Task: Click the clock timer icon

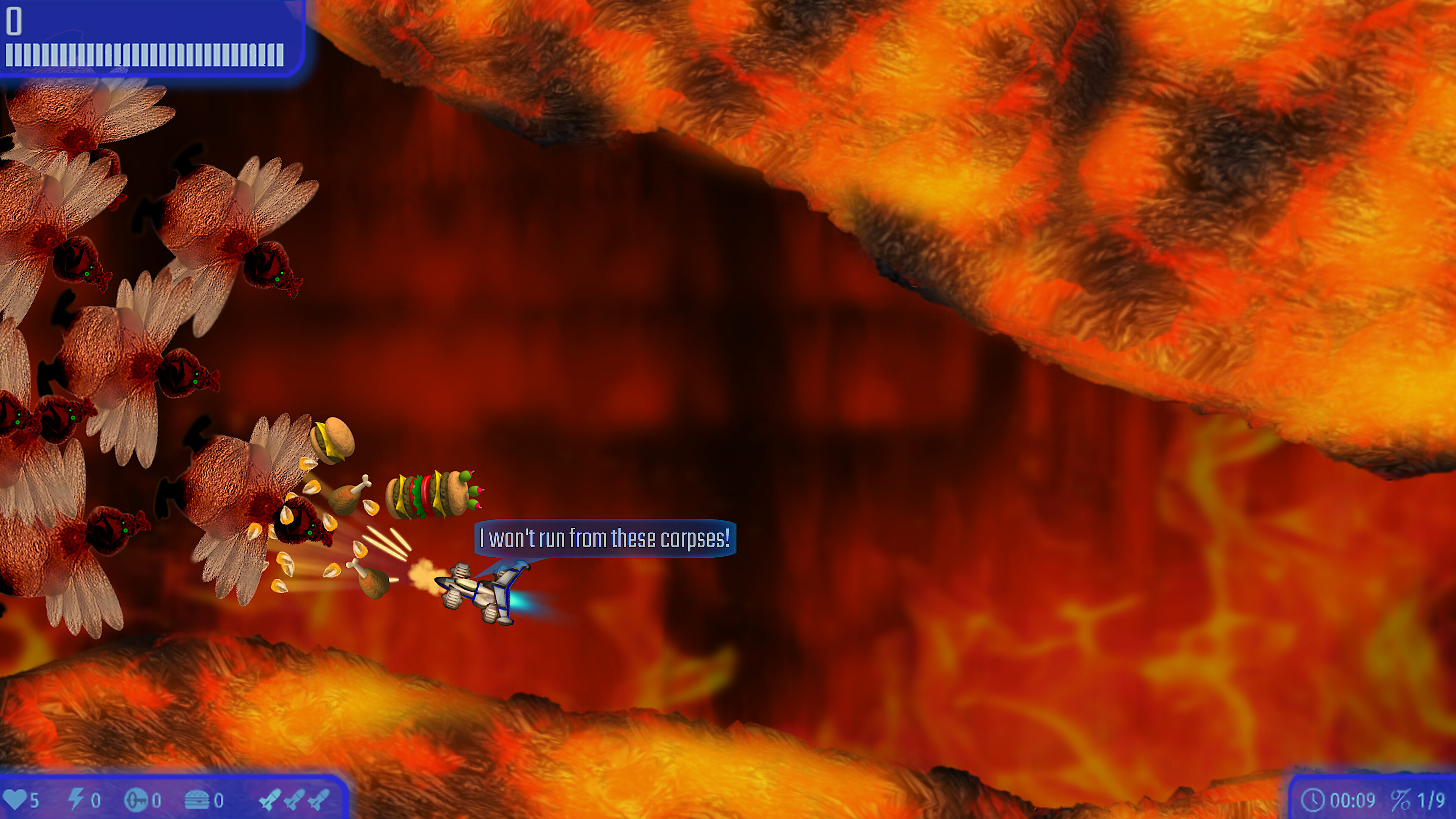Action: (x=1312, y=800)
